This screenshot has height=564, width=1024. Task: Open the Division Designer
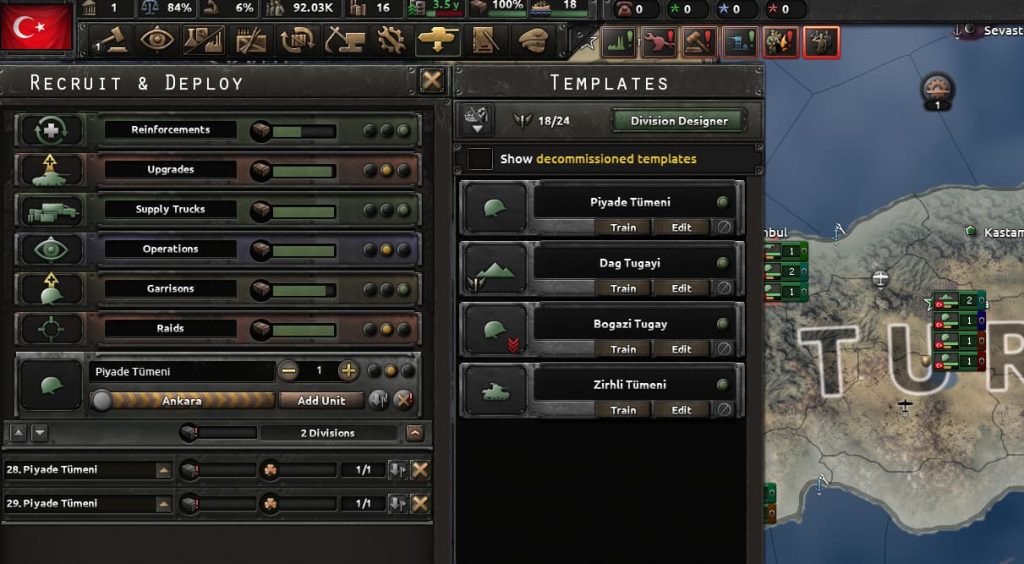(678, 122)
